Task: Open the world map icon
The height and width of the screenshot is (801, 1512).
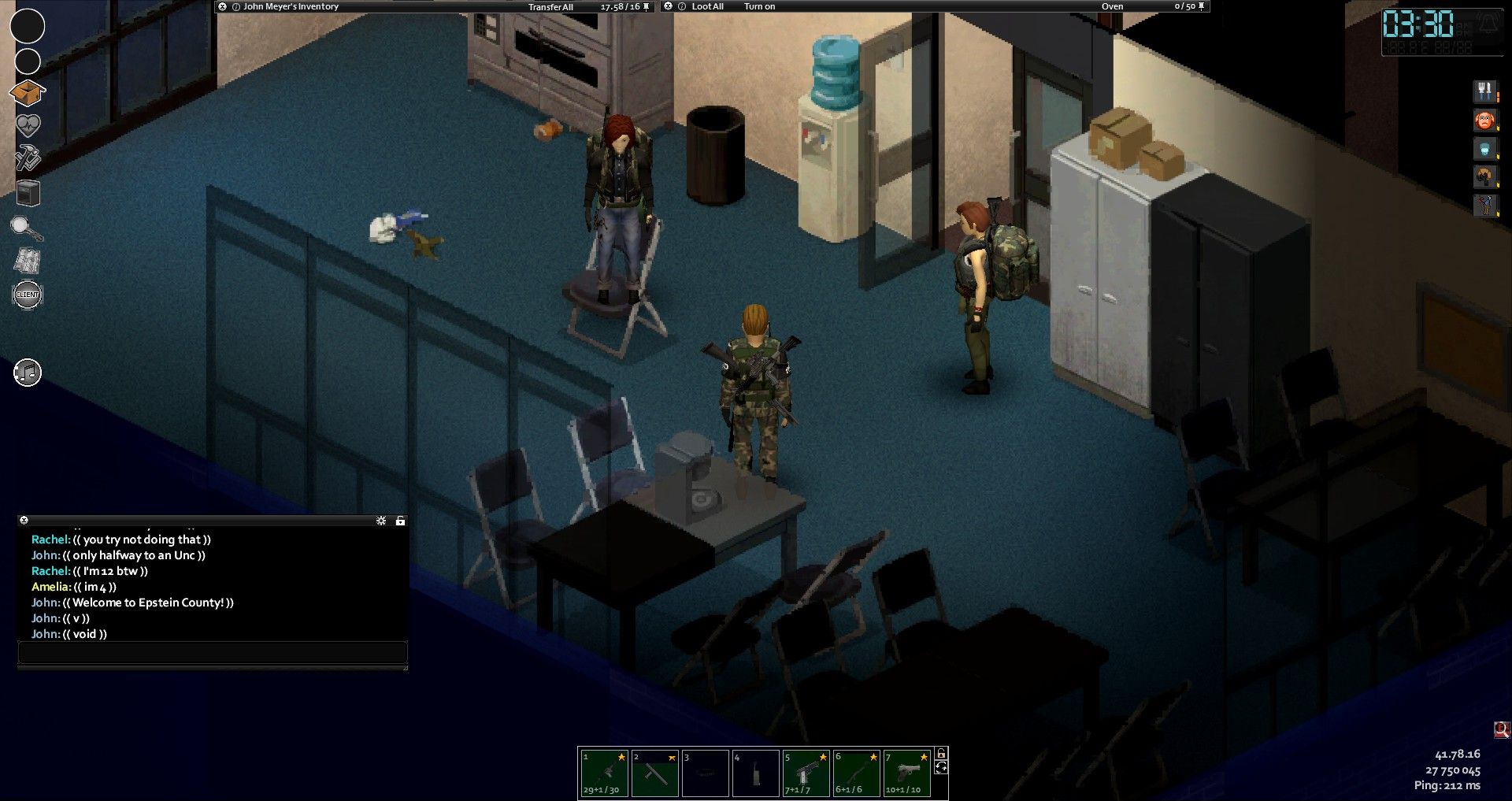Action: click(28, 261)
